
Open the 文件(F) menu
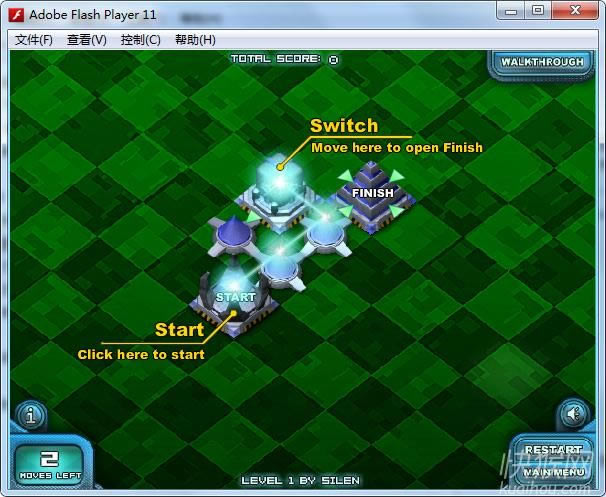pyautogui.click(x=34, y=40)
